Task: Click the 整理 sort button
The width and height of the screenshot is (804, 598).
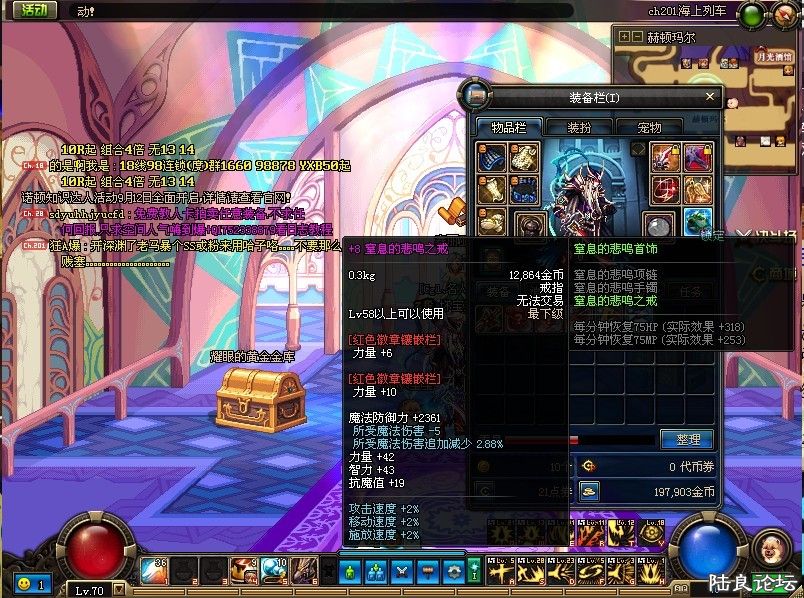Action: point(688,439)
